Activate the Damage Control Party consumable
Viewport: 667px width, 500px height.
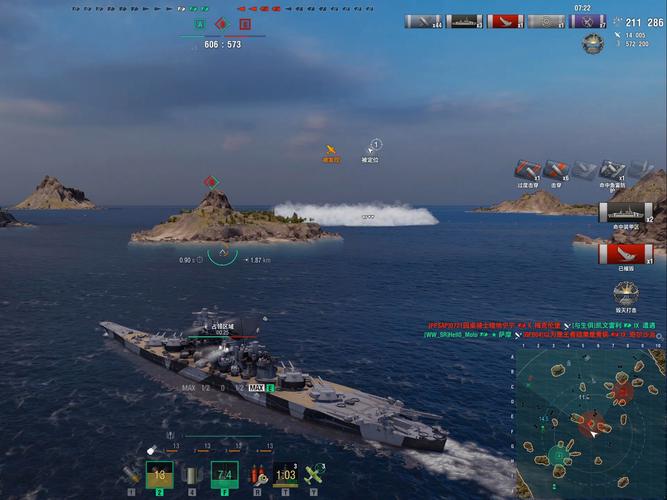coord(258,475)
